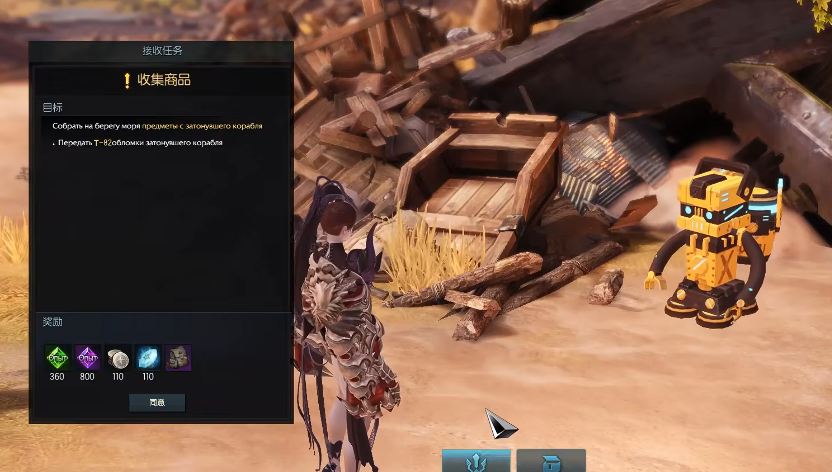Inspect the silver coins reward
This screenshot has height=472, width=832.
pos(118,358)
